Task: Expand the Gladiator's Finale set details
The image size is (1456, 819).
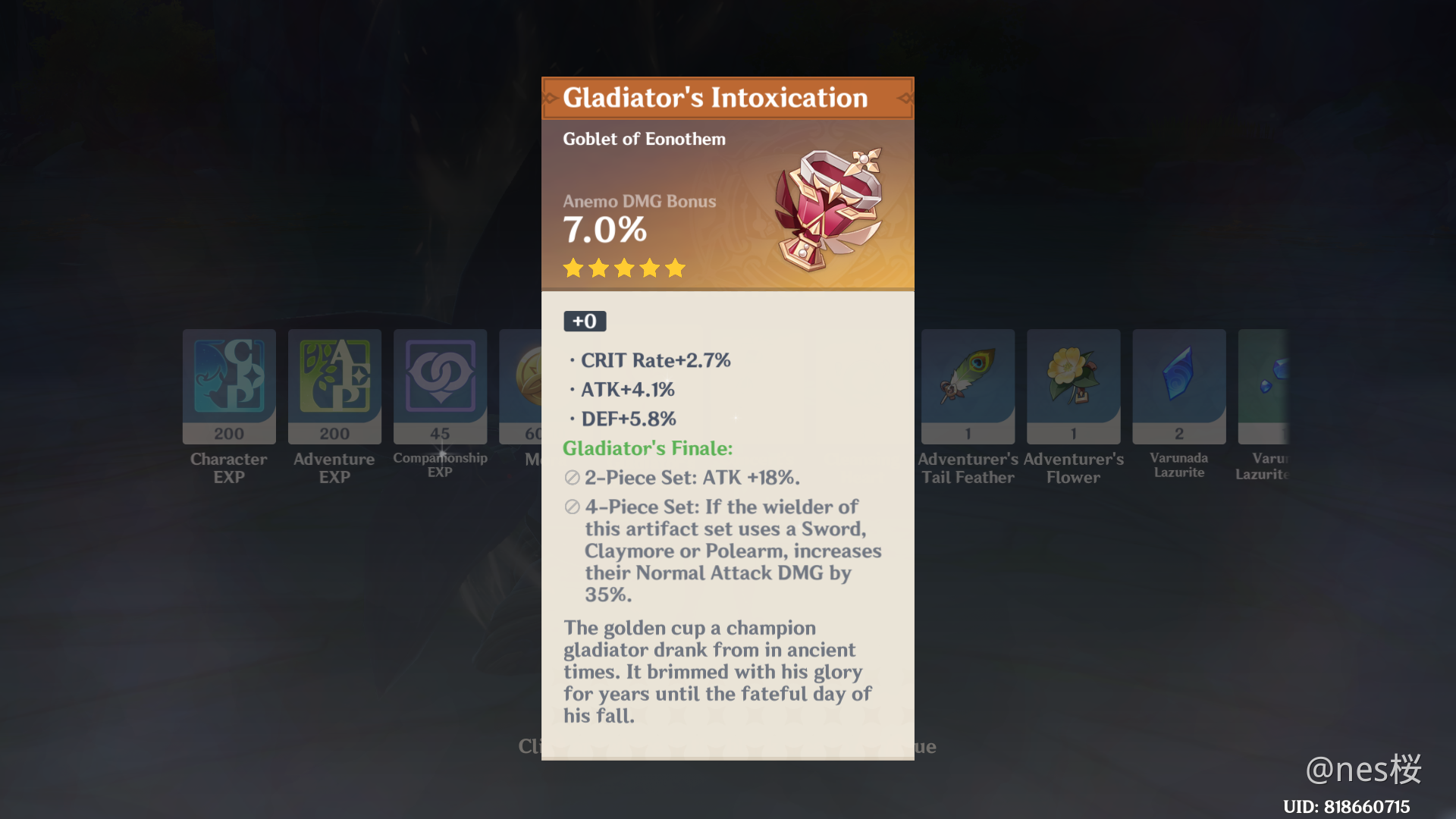Action: [x=647, y=448]
